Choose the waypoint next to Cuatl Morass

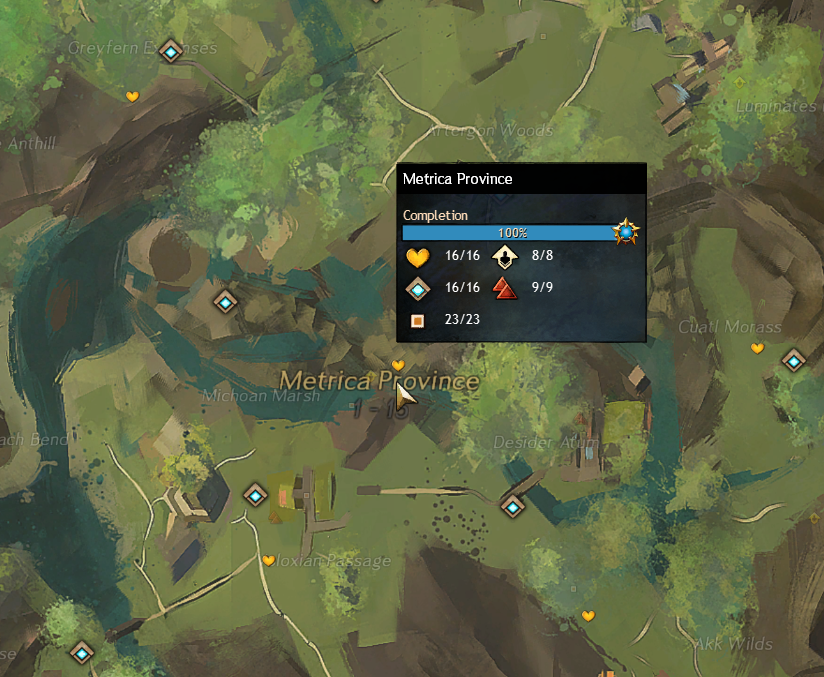point(794,360)
